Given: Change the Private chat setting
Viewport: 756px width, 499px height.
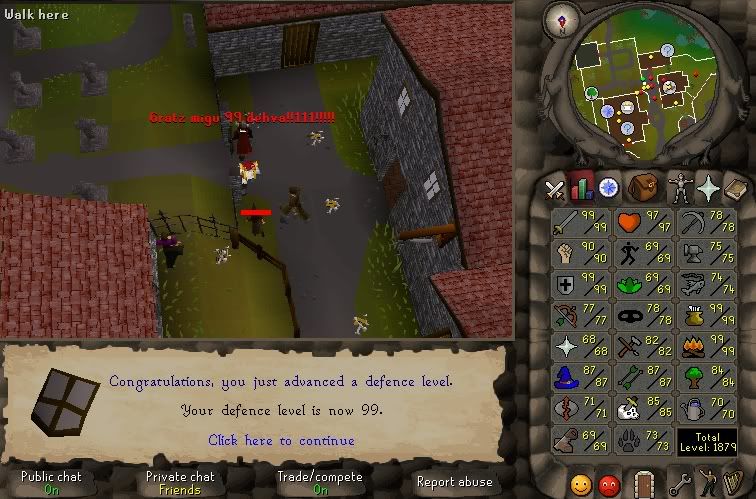Looking at the screenshot, I should (x=180, y=483).
